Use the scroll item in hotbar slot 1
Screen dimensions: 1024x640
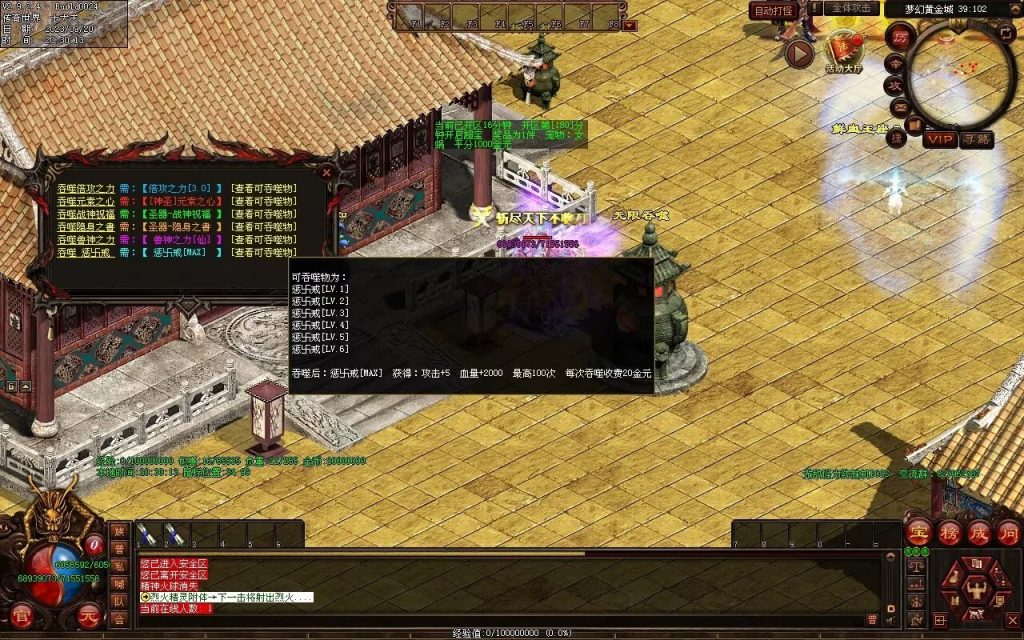(x=147, y=535)
